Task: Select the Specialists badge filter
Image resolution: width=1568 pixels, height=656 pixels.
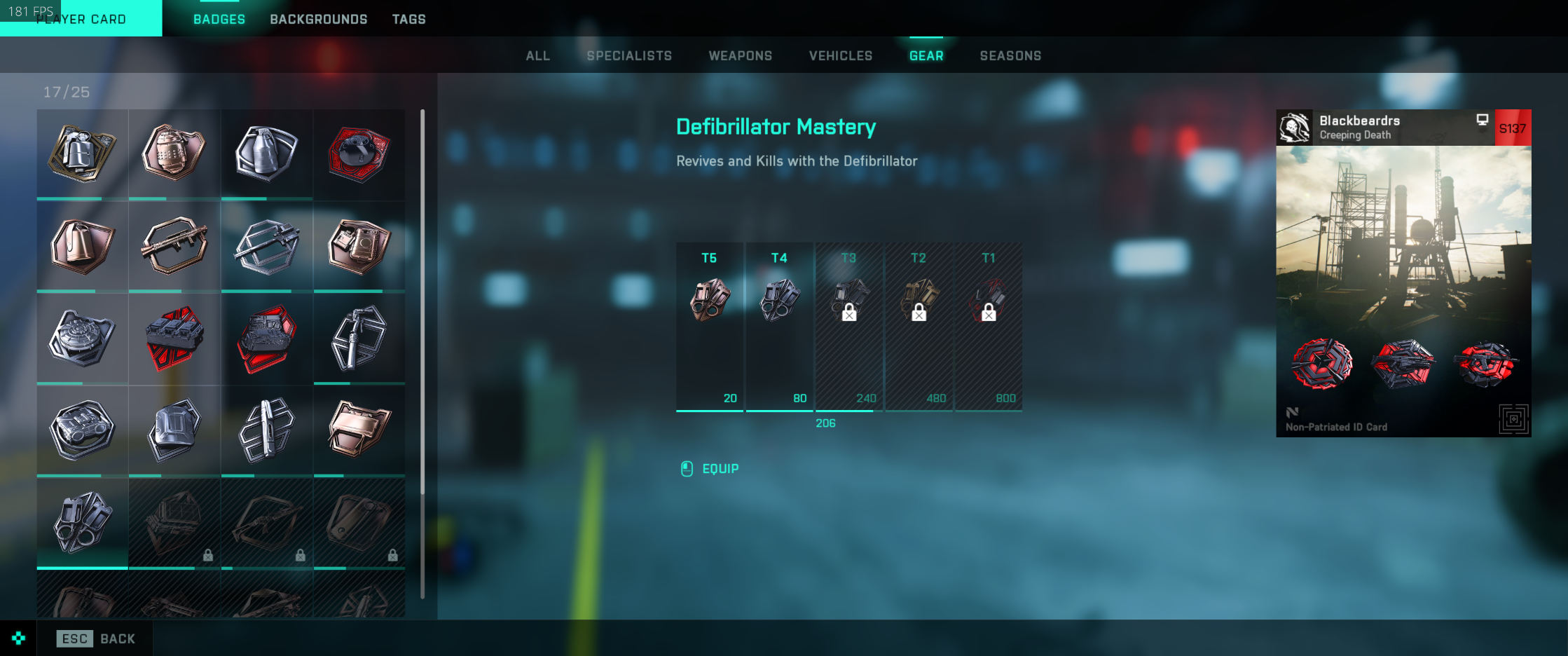Action: coord(629,55)
